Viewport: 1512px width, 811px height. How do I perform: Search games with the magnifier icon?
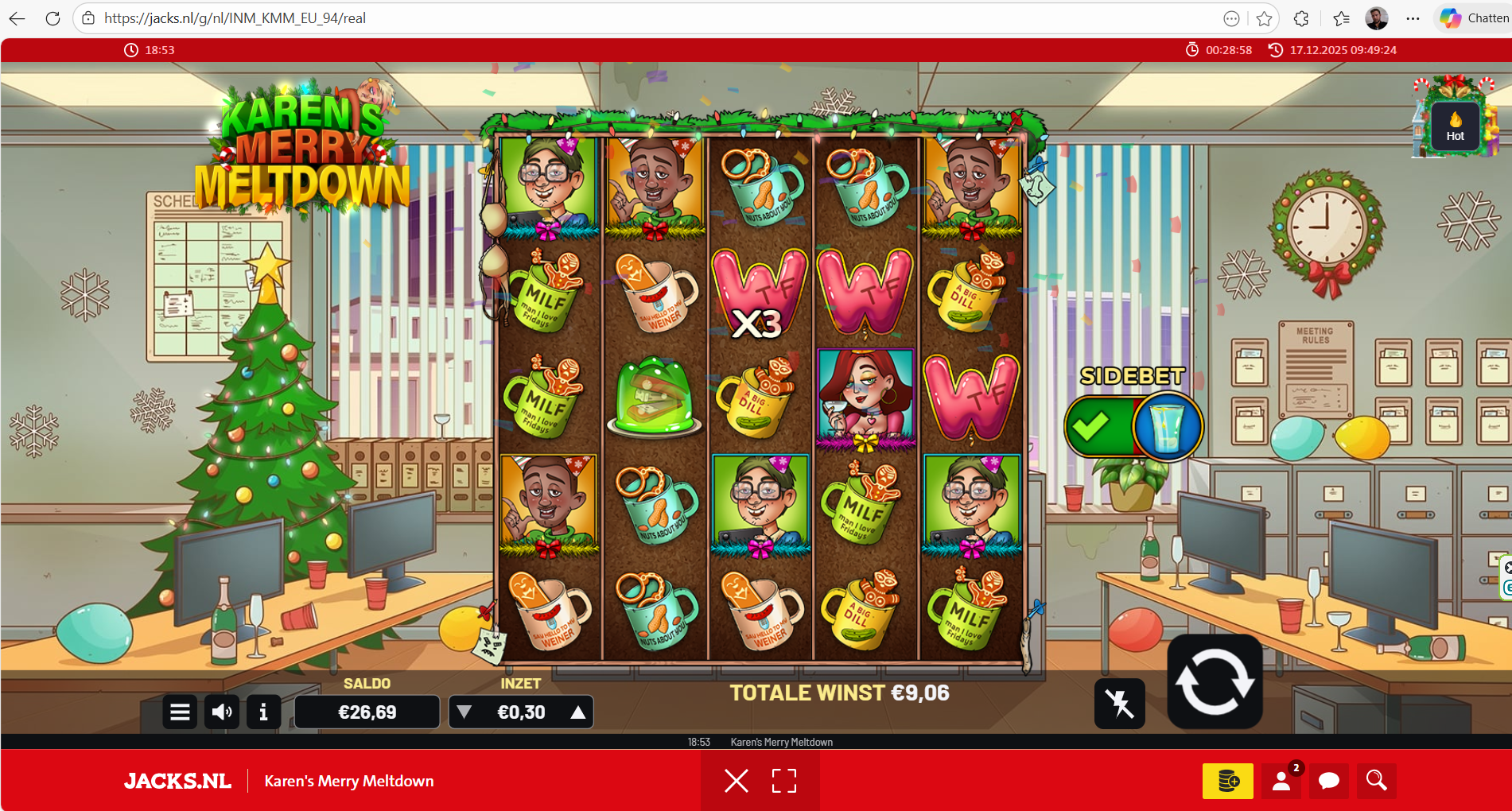point(1377,781)
